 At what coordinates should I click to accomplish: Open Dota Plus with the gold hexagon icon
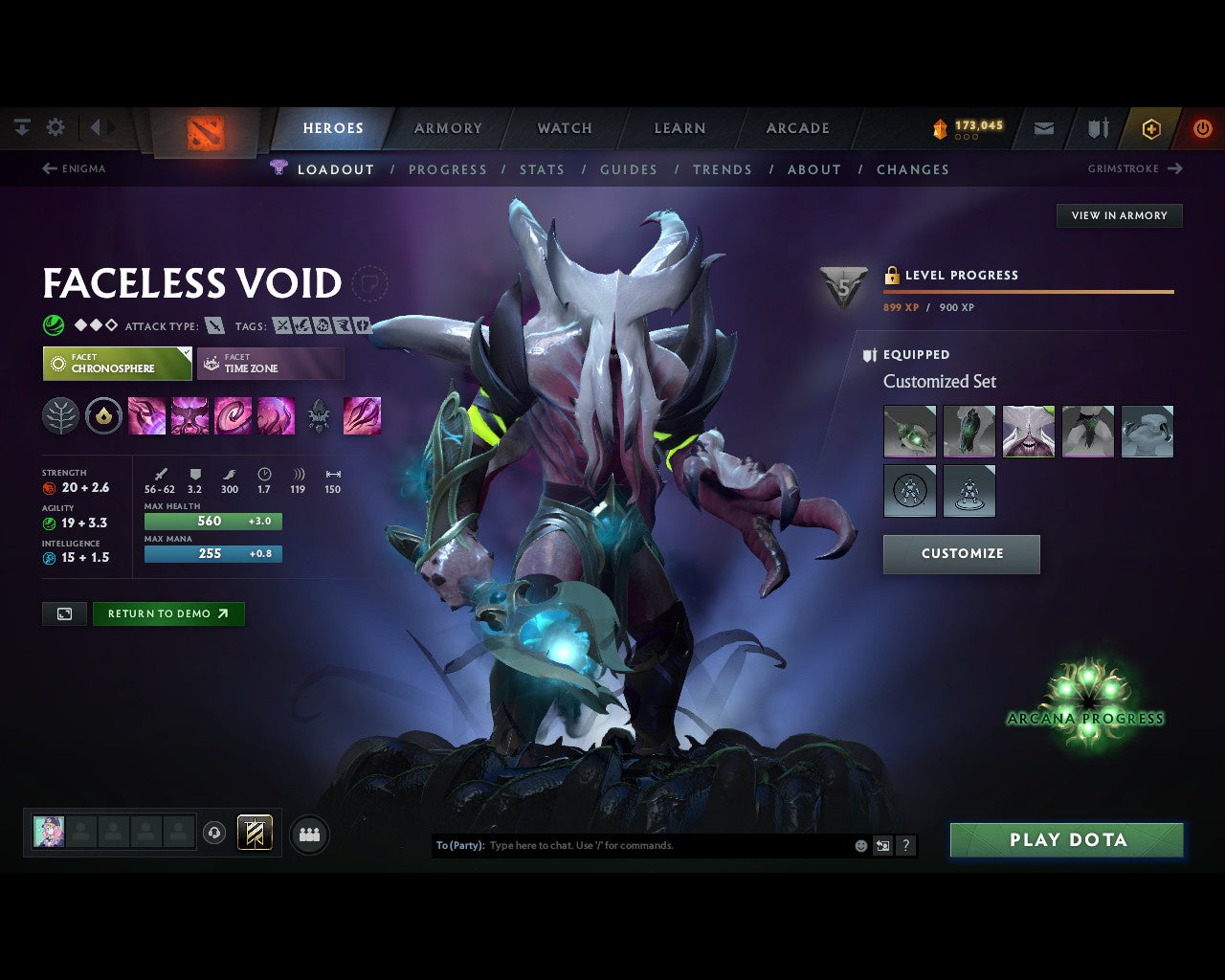(1151, 128)
